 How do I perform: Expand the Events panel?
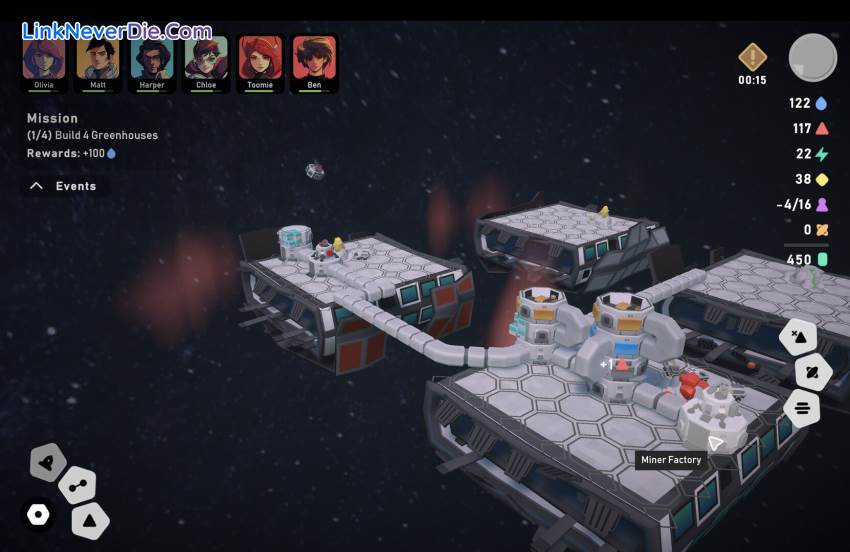(x=63, y=186)
